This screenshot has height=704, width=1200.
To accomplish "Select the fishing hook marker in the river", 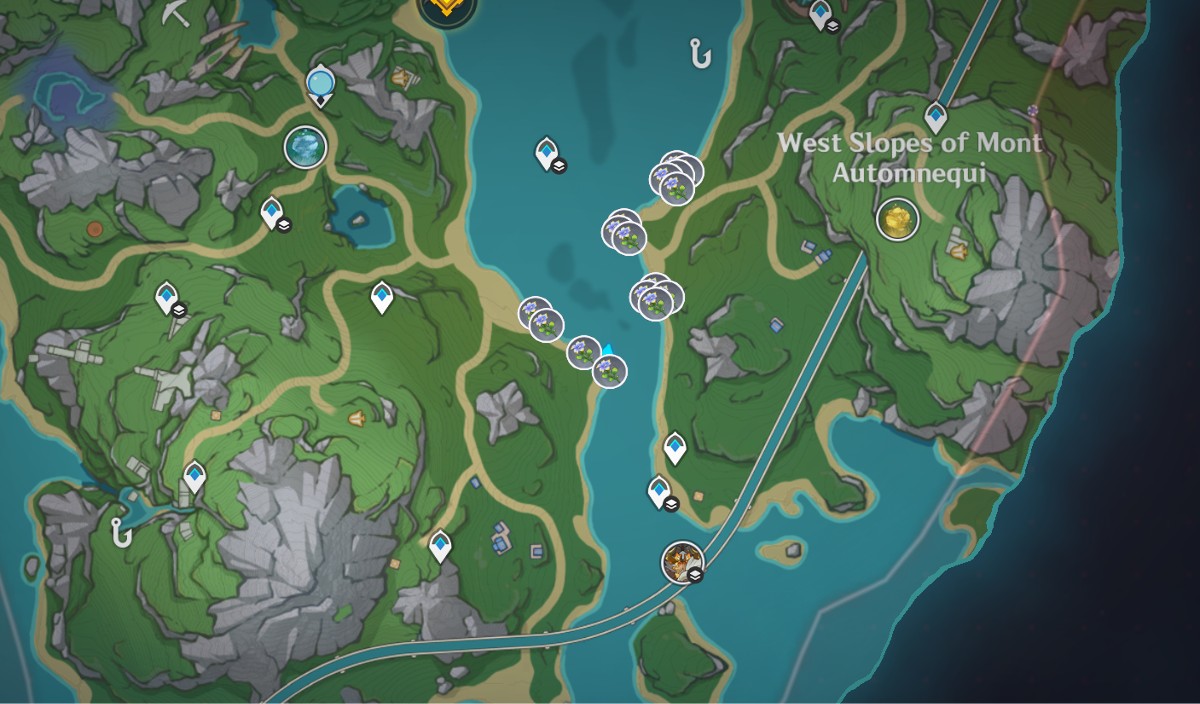I will pos(699,52).
